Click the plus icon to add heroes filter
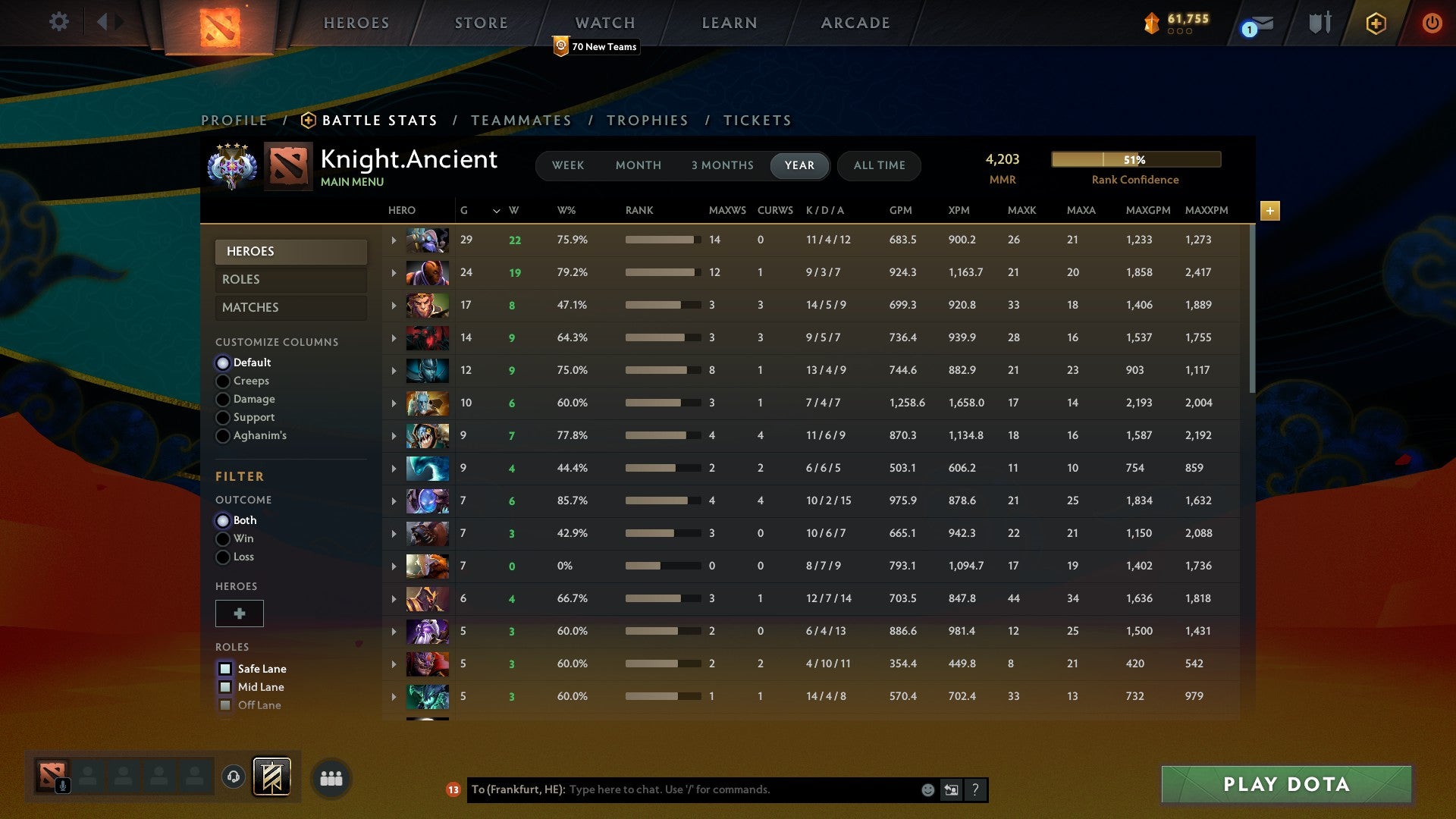This screenshot has height=819, width=1456. pyautogui.click(x=239, y=613)
